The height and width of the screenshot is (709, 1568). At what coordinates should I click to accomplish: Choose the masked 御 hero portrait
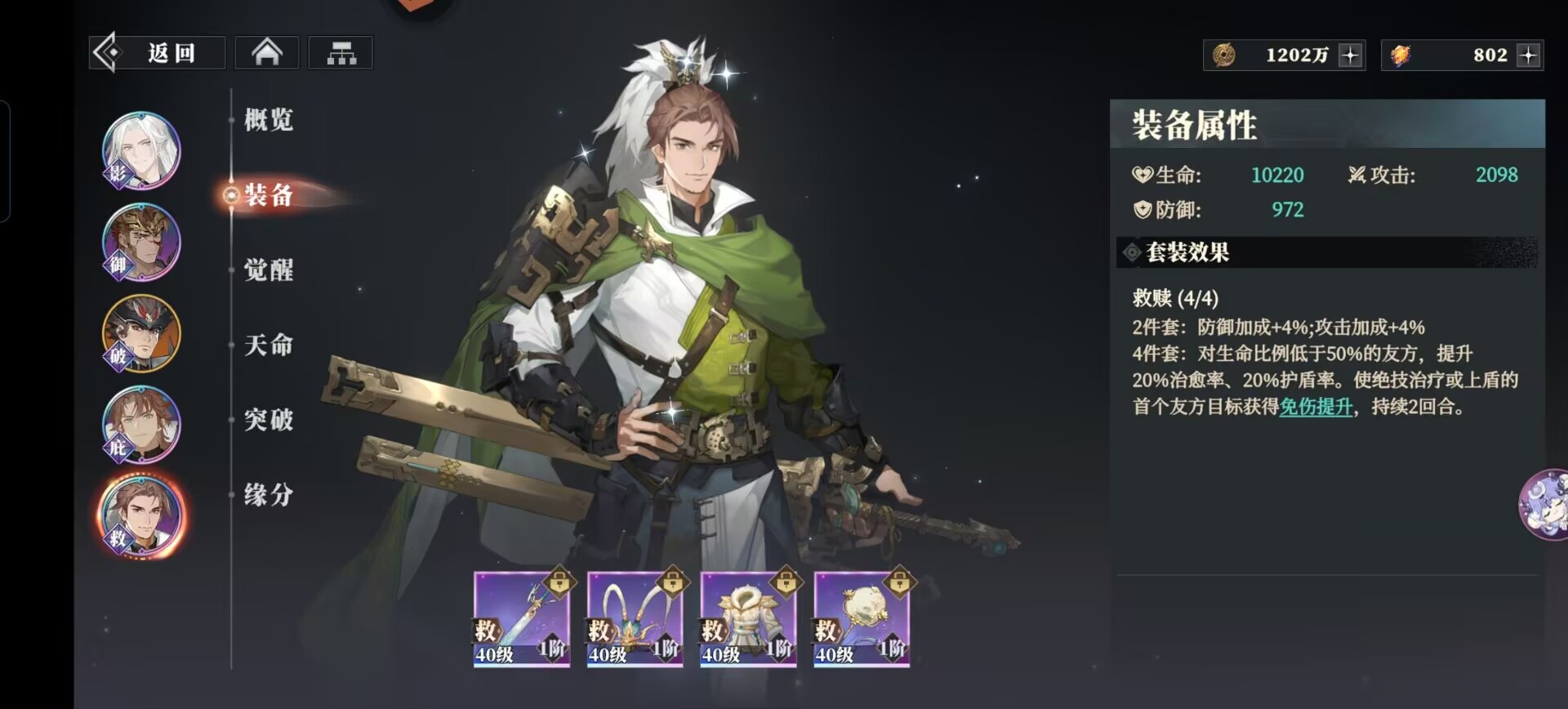[141, 242]
